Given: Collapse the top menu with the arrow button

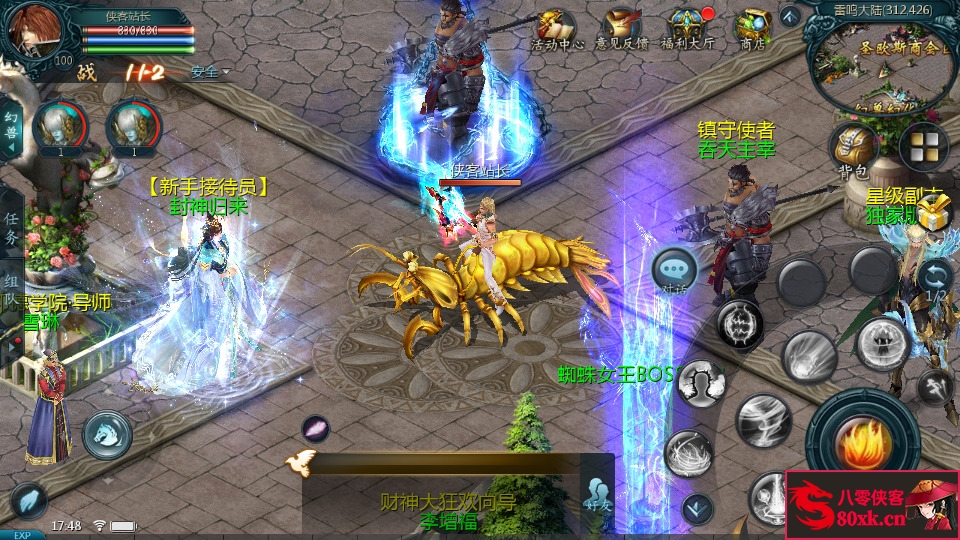Looking at the screenshot, I should tap(790, 15).
